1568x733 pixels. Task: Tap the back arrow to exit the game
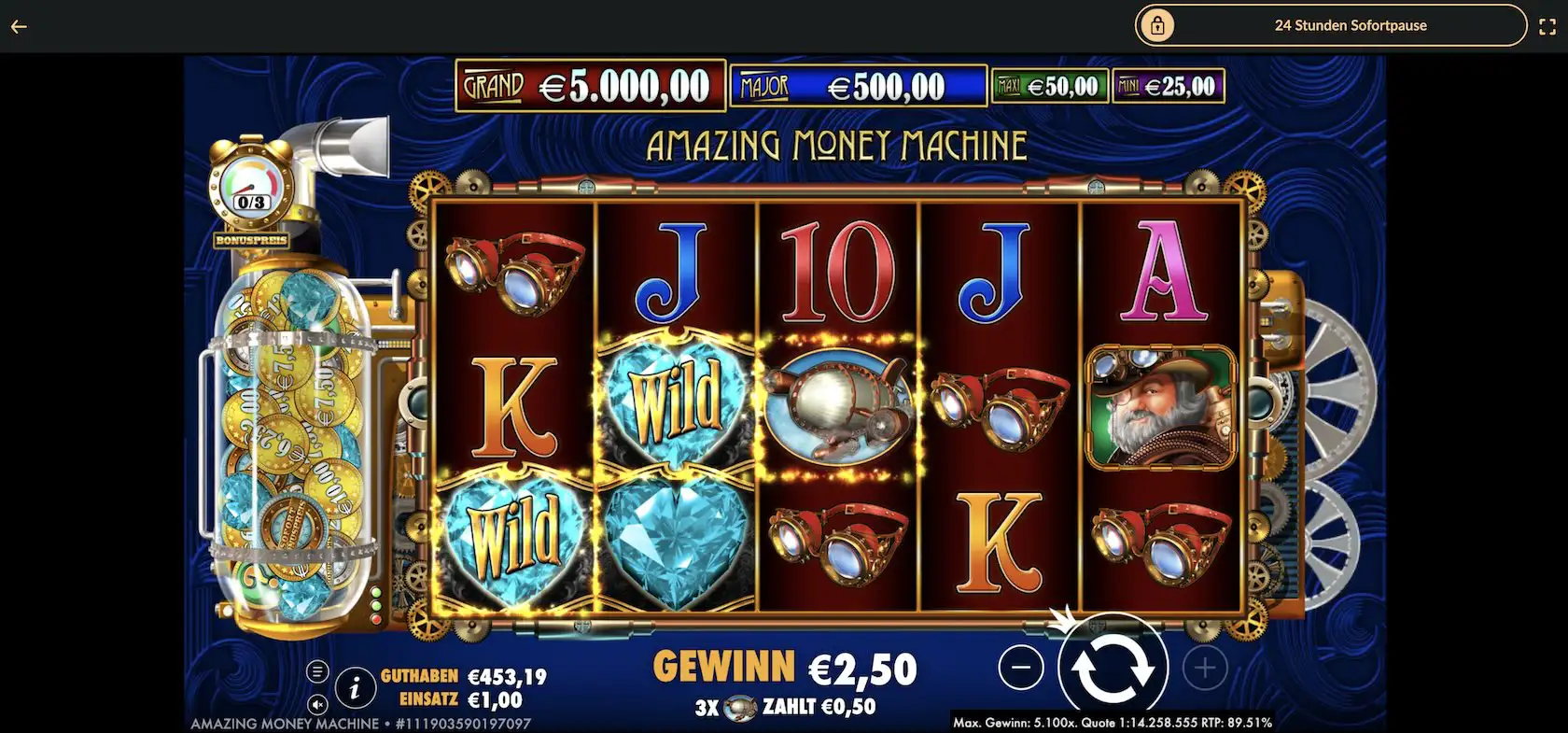click(x=18, y=26)
